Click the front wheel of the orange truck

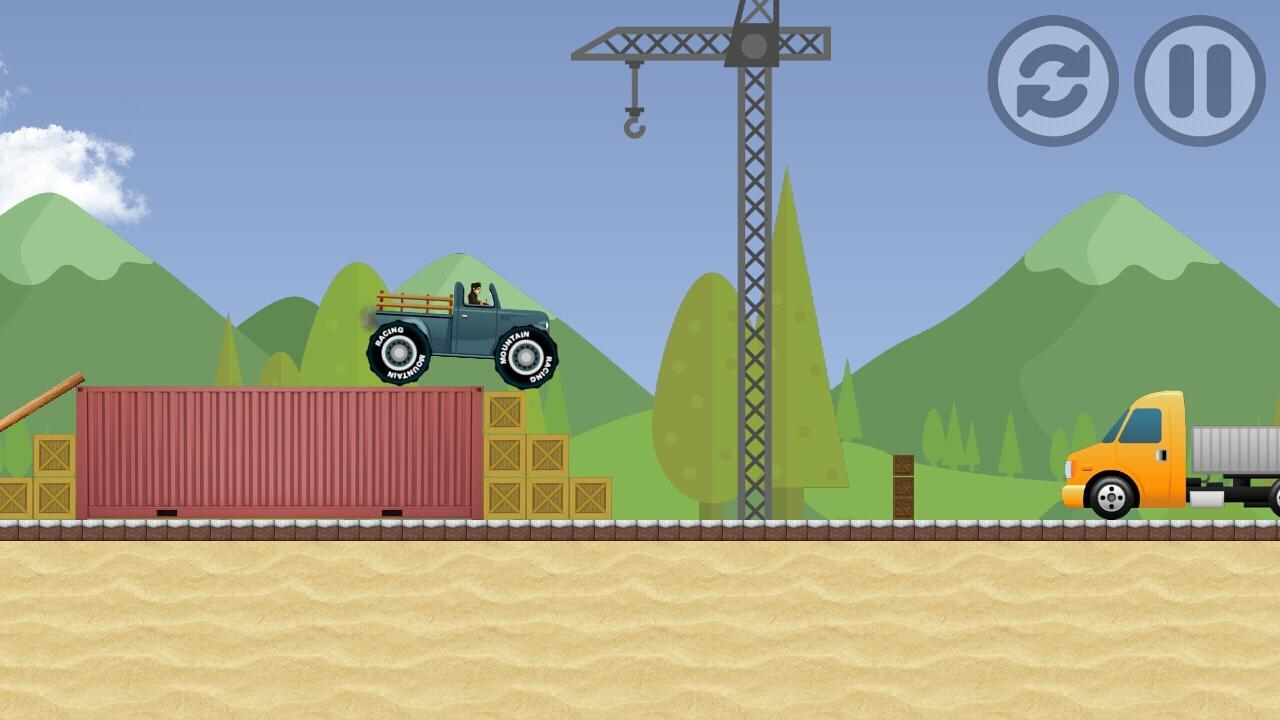[1108, 496]
